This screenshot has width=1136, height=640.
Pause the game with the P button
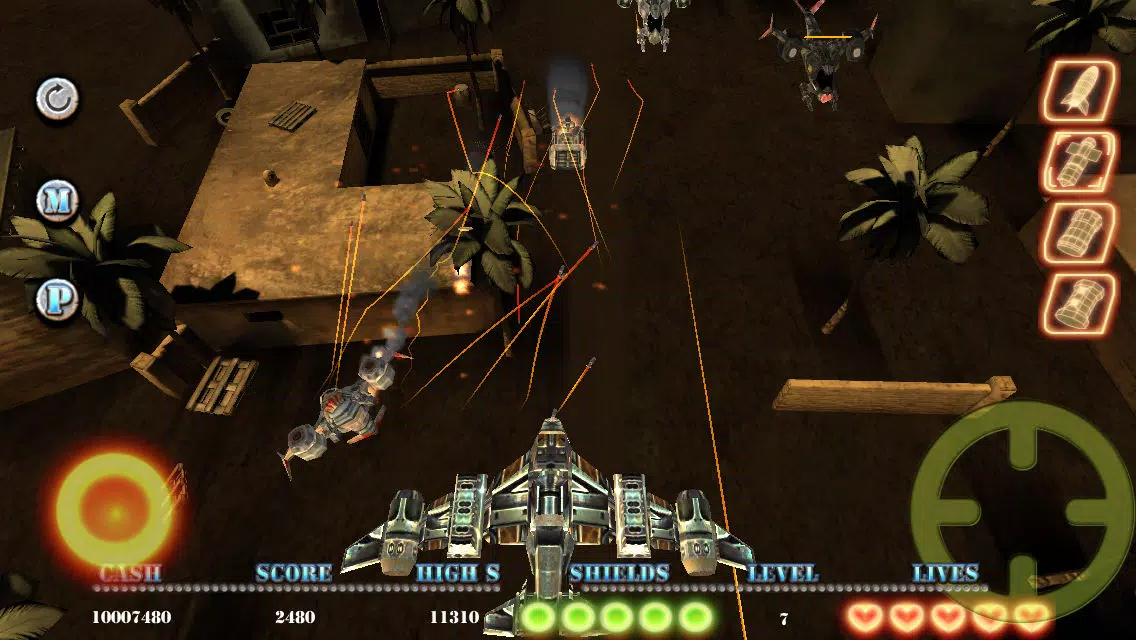[x=57, y=299]
